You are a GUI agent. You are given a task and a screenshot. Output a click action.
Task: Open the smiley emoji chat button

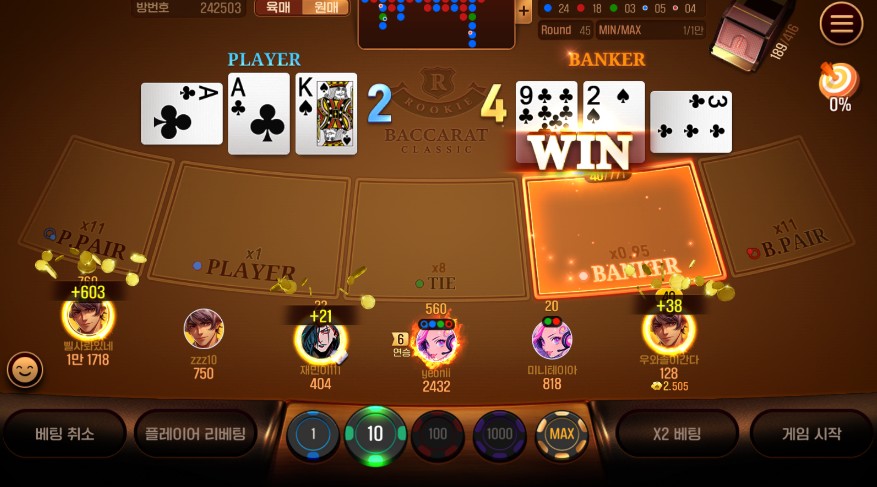(25, 370)
